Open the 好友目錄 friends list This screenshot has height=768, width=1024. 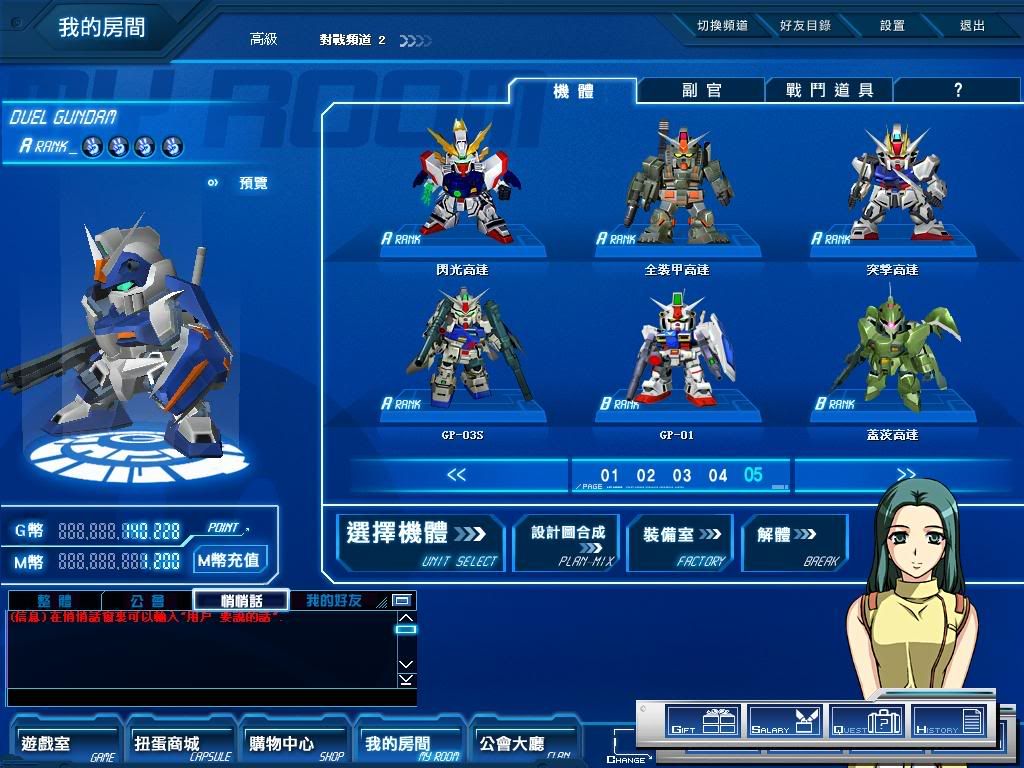click(805, 26)
